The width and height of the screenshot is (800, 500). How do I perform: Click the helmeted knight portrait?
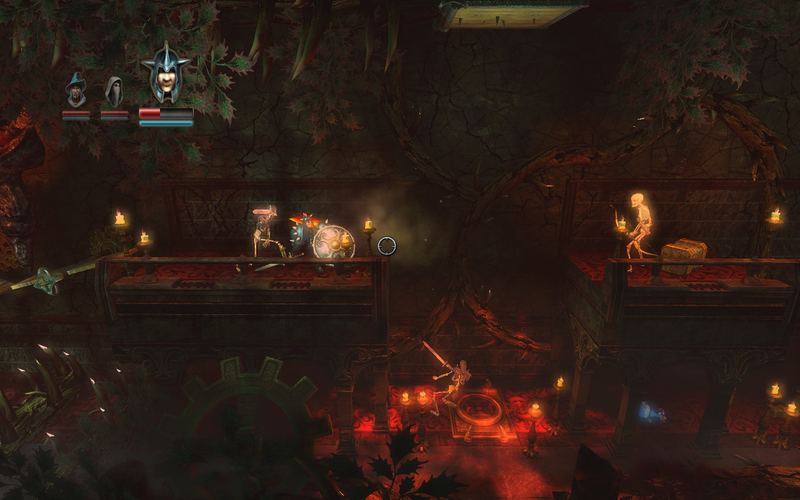point(165,74)
